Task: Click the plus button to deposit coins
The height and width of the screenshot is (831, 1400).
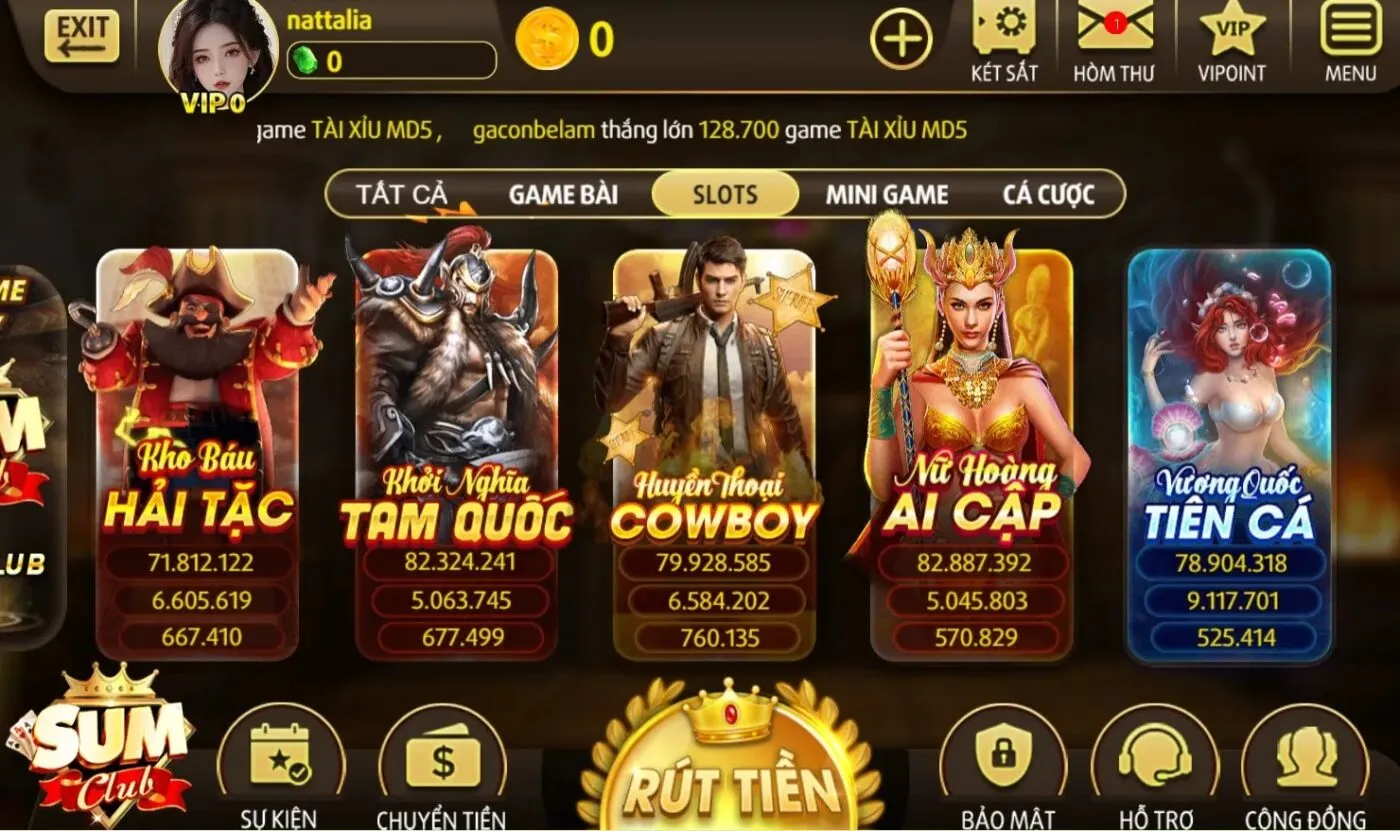Action: click(901, 38)
